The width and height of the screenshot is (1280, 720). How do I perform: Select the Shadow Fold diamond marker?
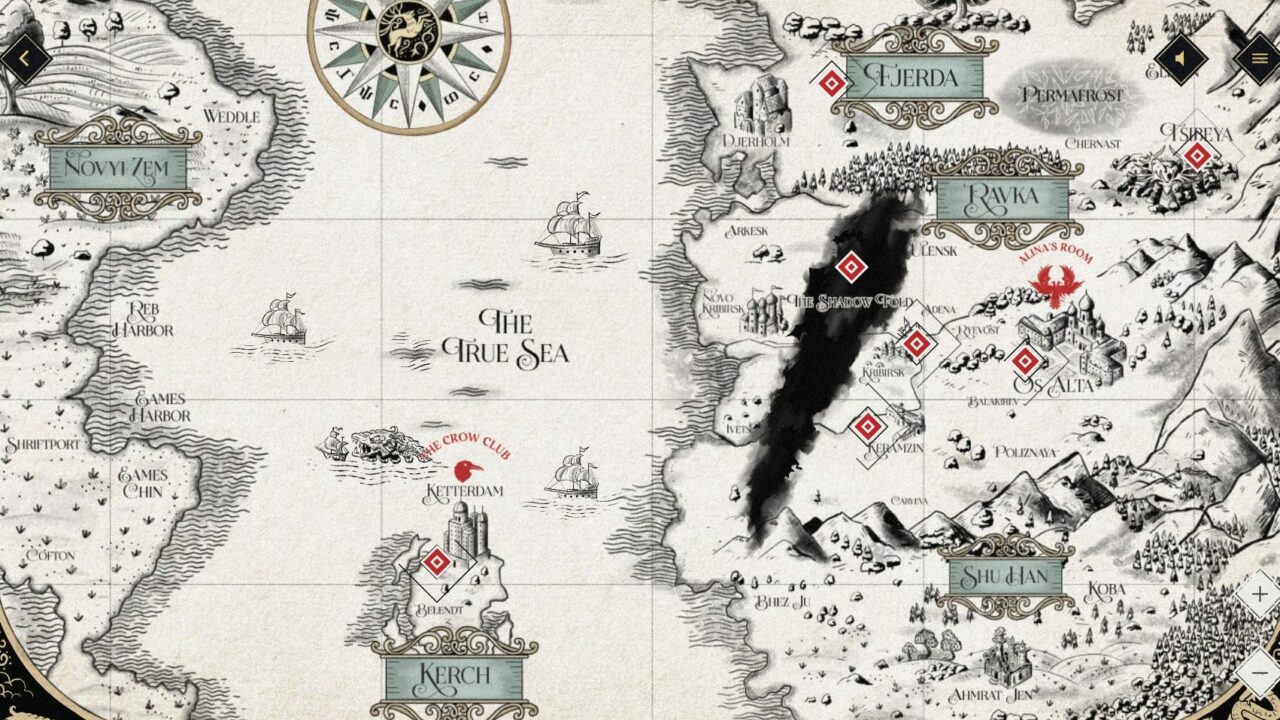(850, 267)
